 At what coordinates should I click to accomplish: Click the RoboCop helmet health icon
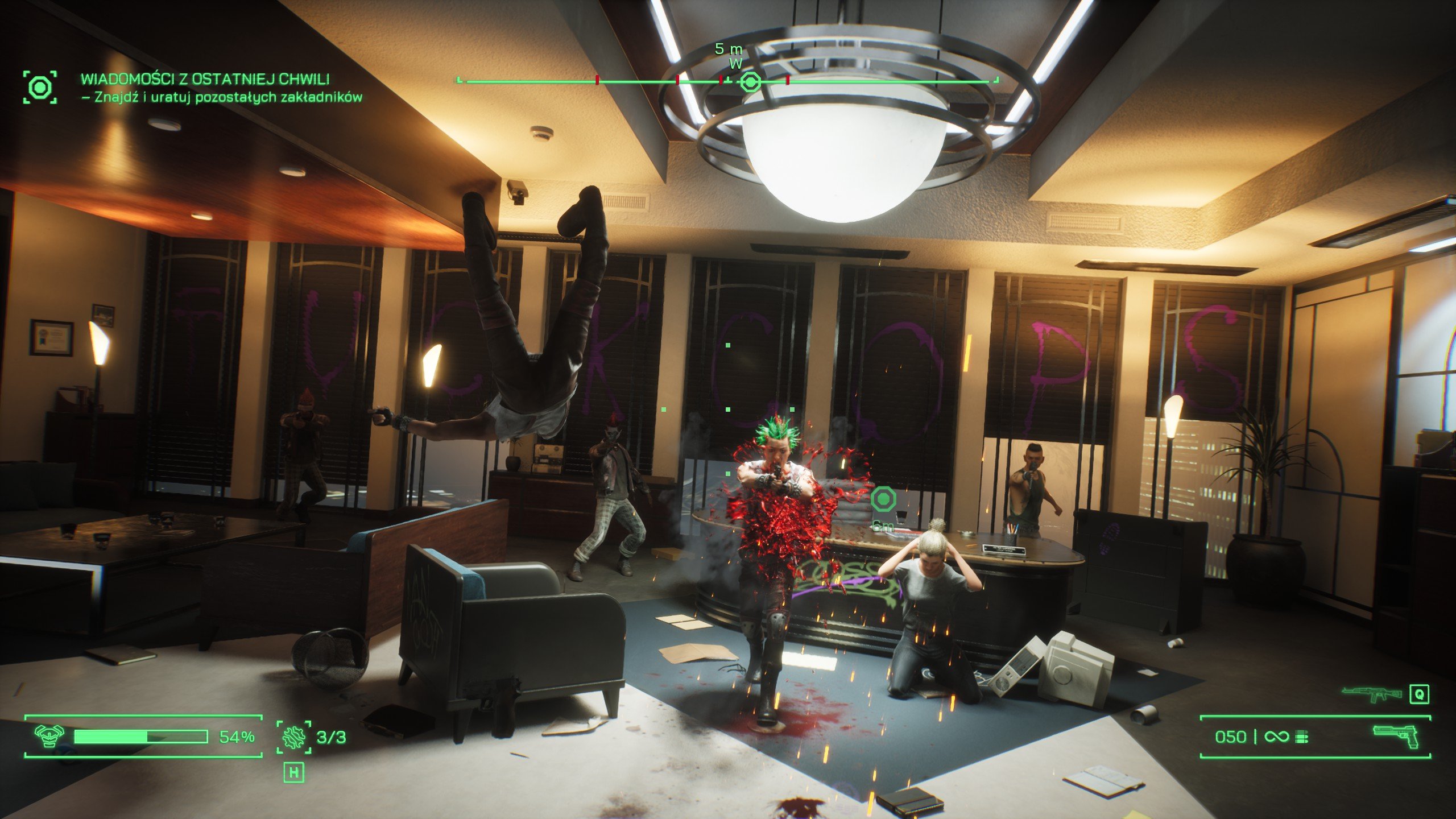pyautogui.click(x=49, y=736)
